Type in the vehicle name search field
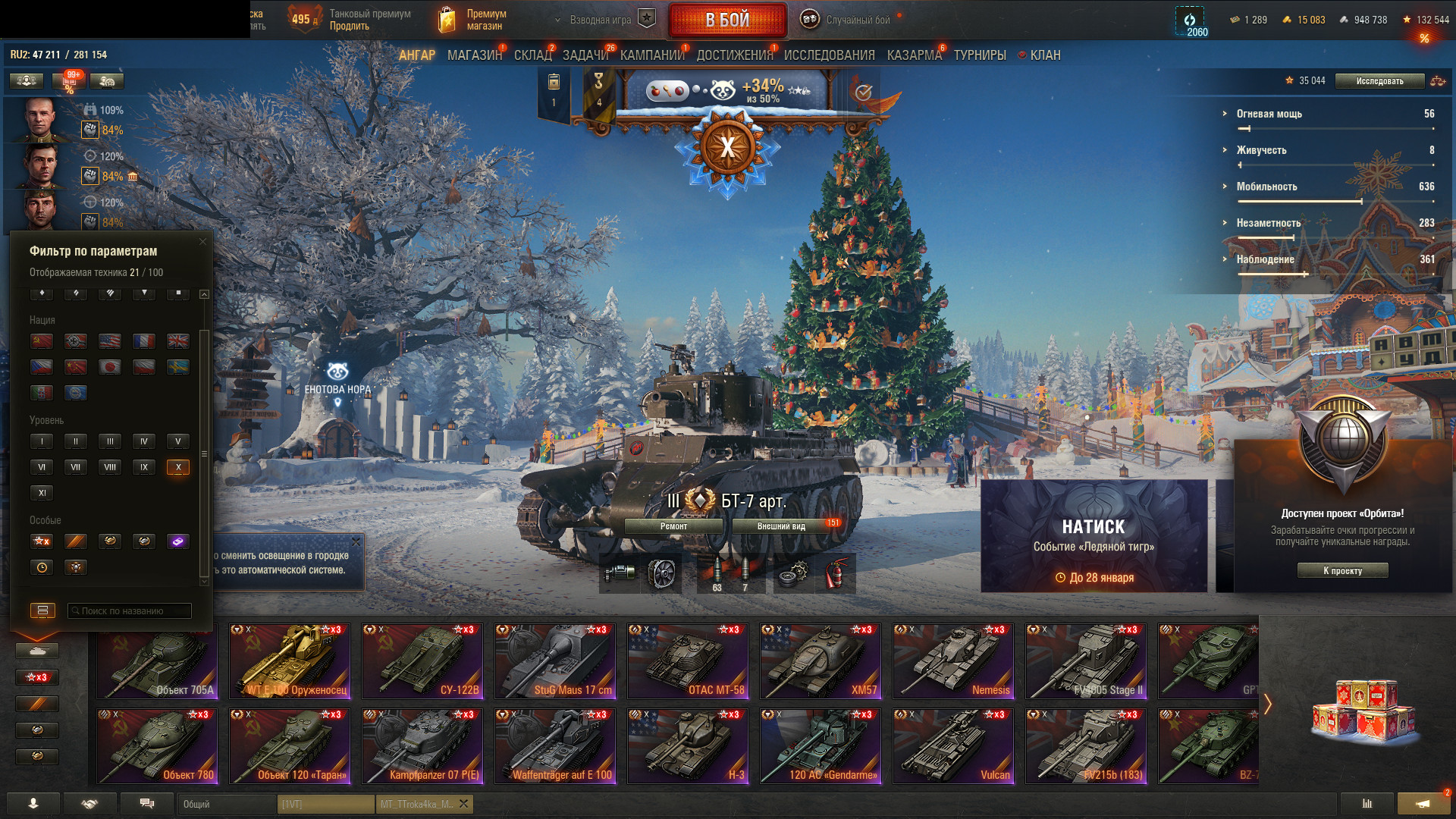This screenshot has width=1456, height=819. click(x=130, y=611)
